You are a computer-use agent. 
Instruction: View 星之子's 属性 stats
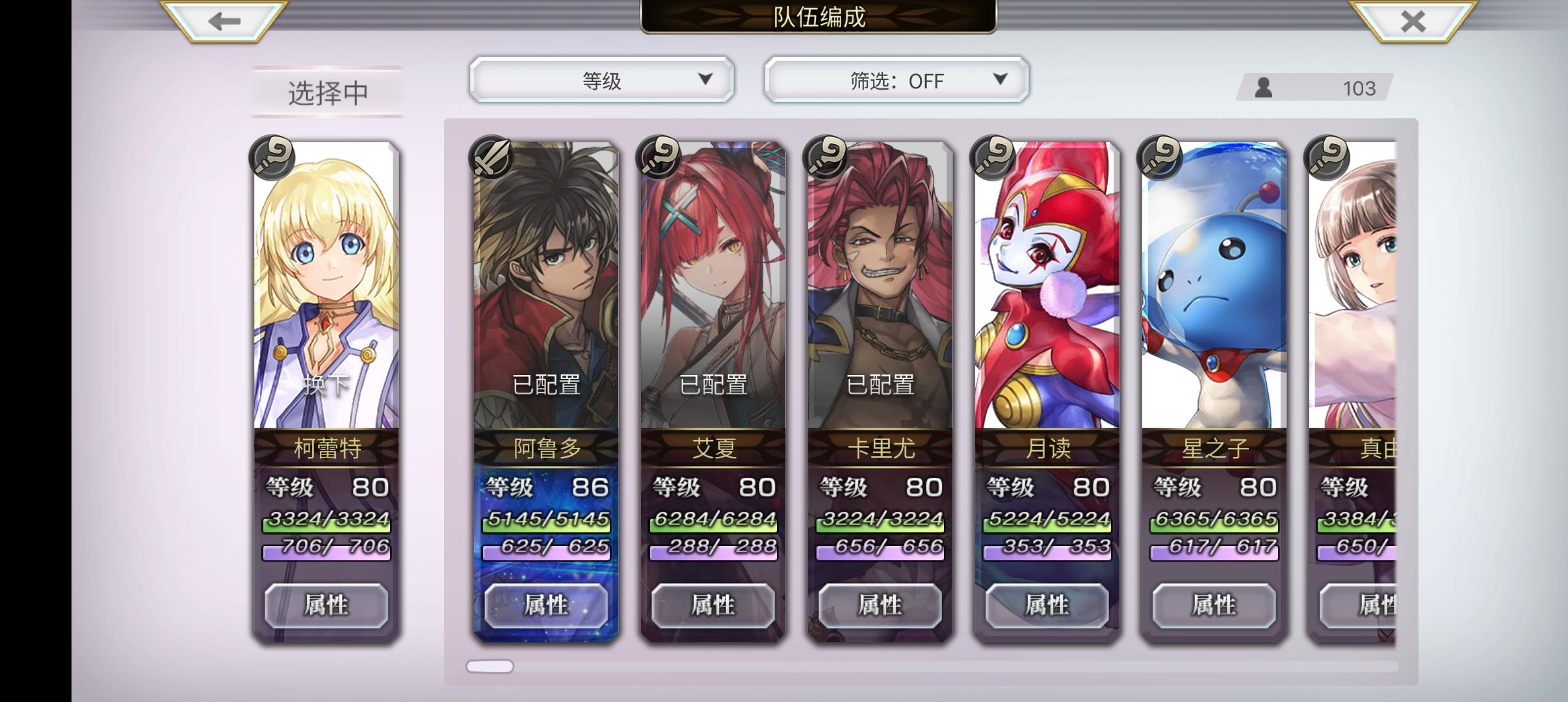coord(1213,604)
